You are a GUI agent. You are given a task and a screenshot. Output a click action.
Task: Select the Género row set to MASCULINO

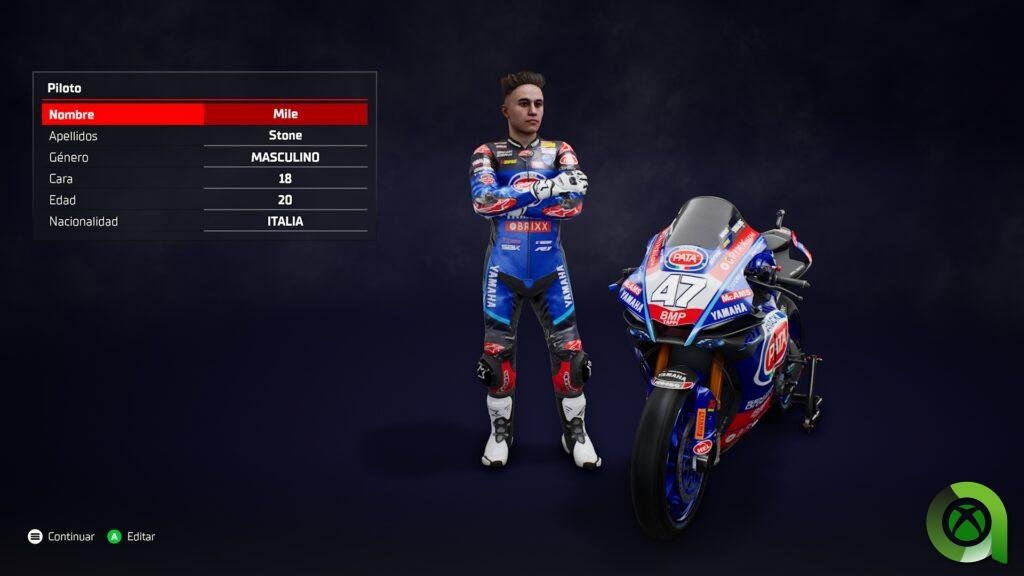204,157
